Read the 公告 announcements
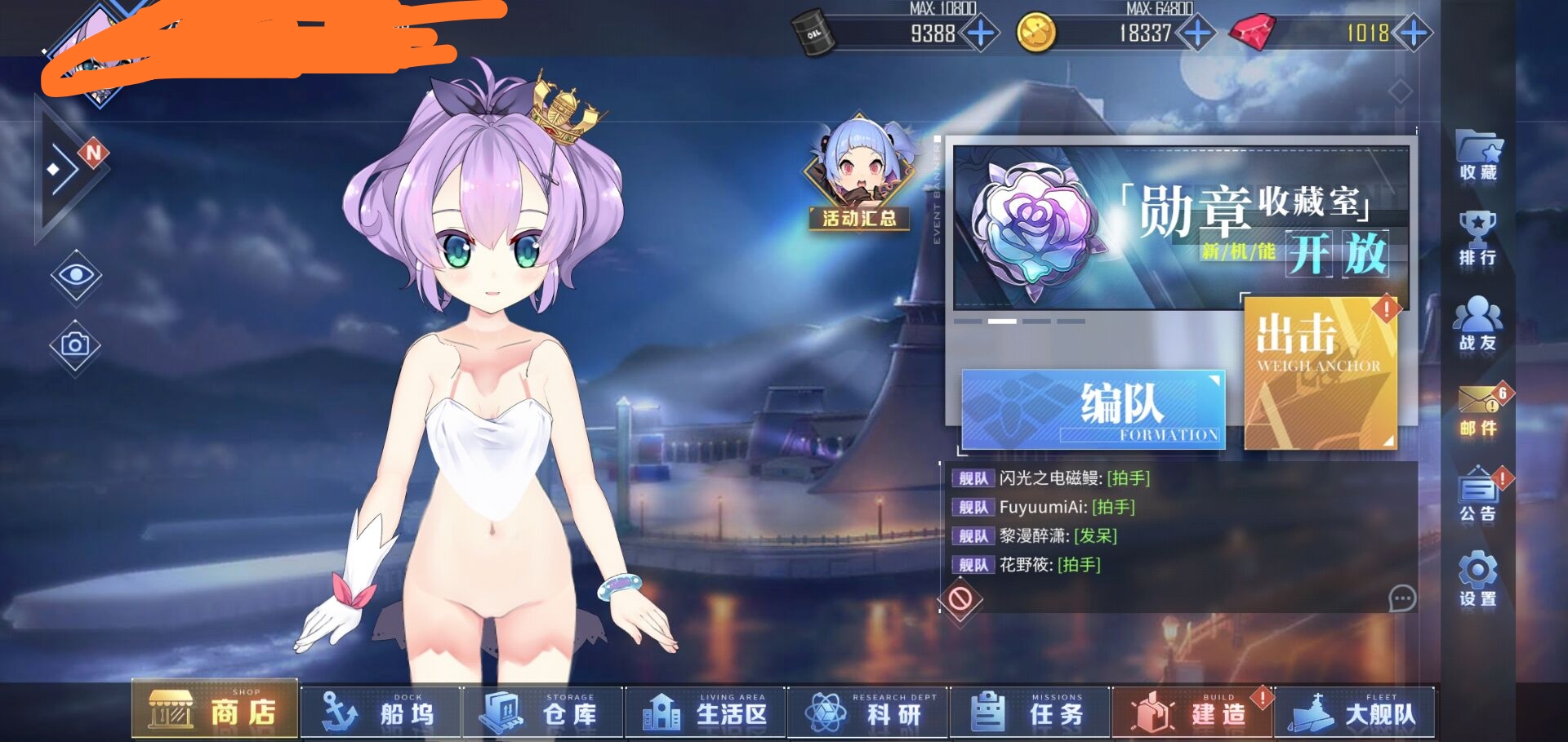 coord(1478,495)
